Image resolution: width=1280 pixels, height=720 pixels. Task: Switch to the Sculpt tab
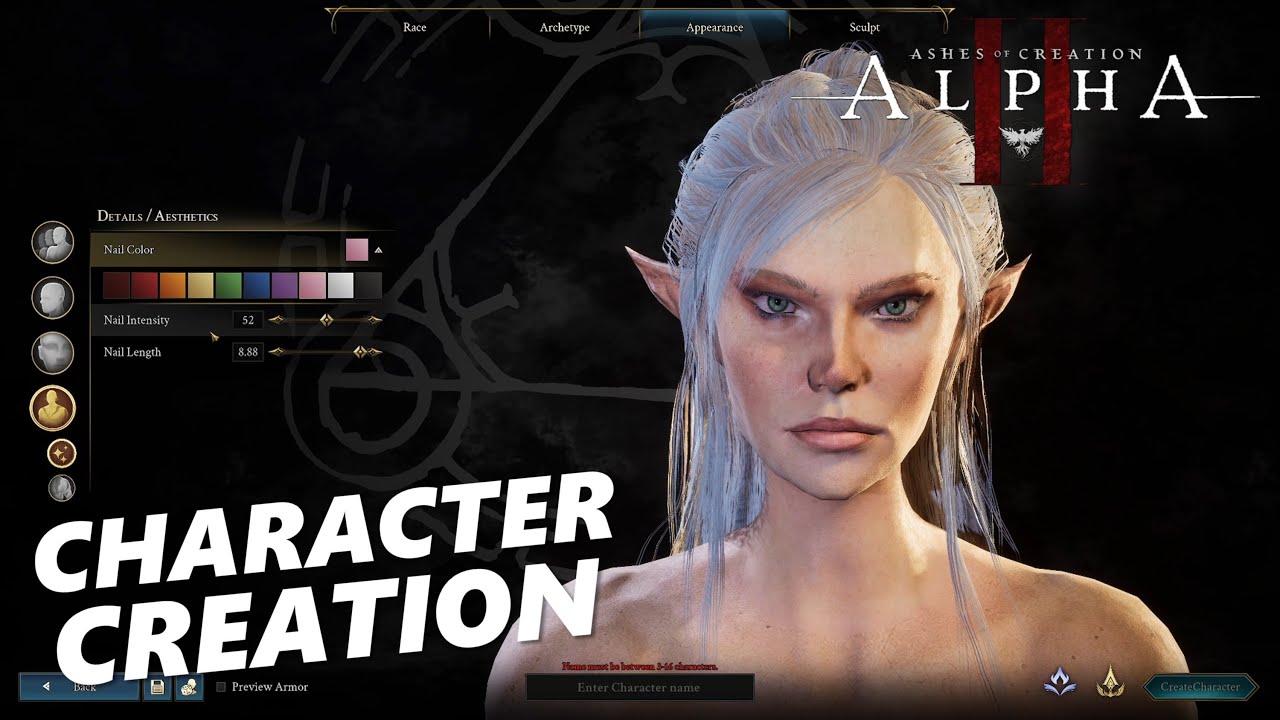[x=862, y=27]
